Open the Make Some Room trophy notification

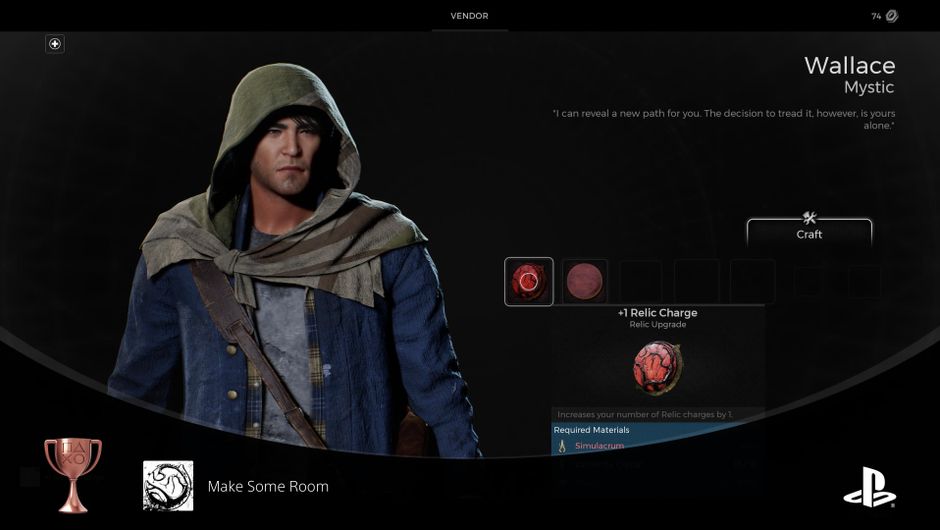[267, 486]
